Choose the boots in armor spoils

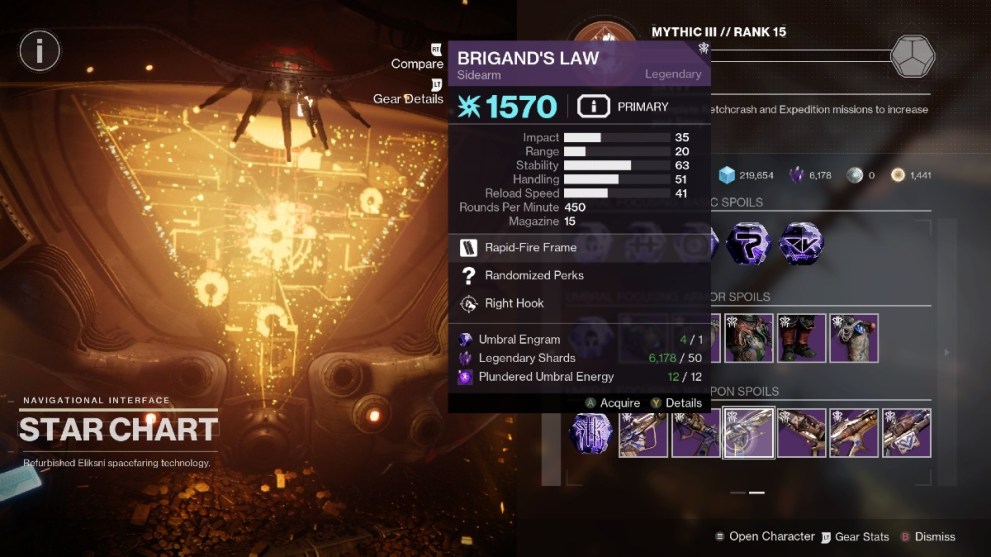(x=801, y=338)
